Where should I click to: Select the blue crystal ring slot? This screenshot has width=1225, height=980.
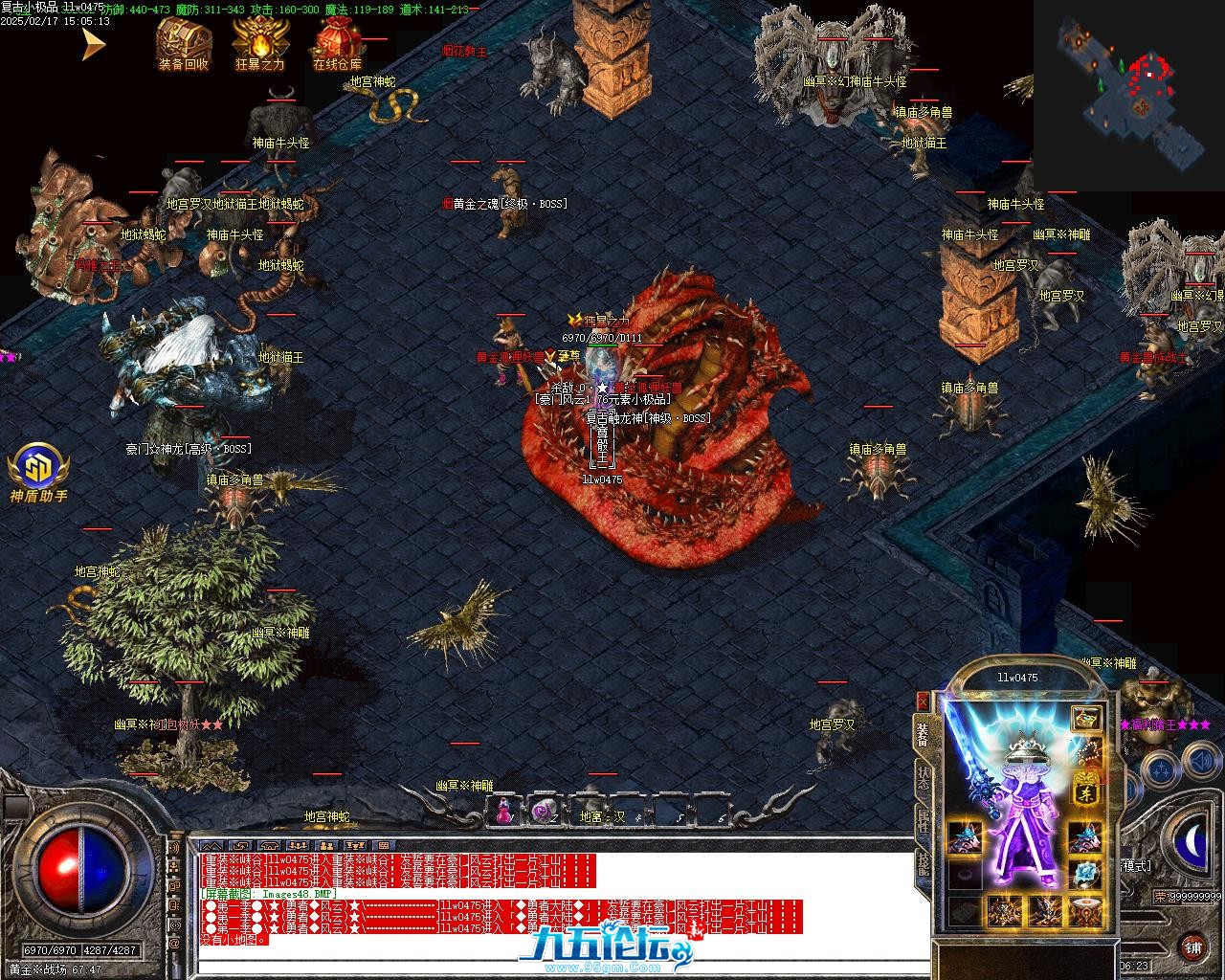[1084, 874]
